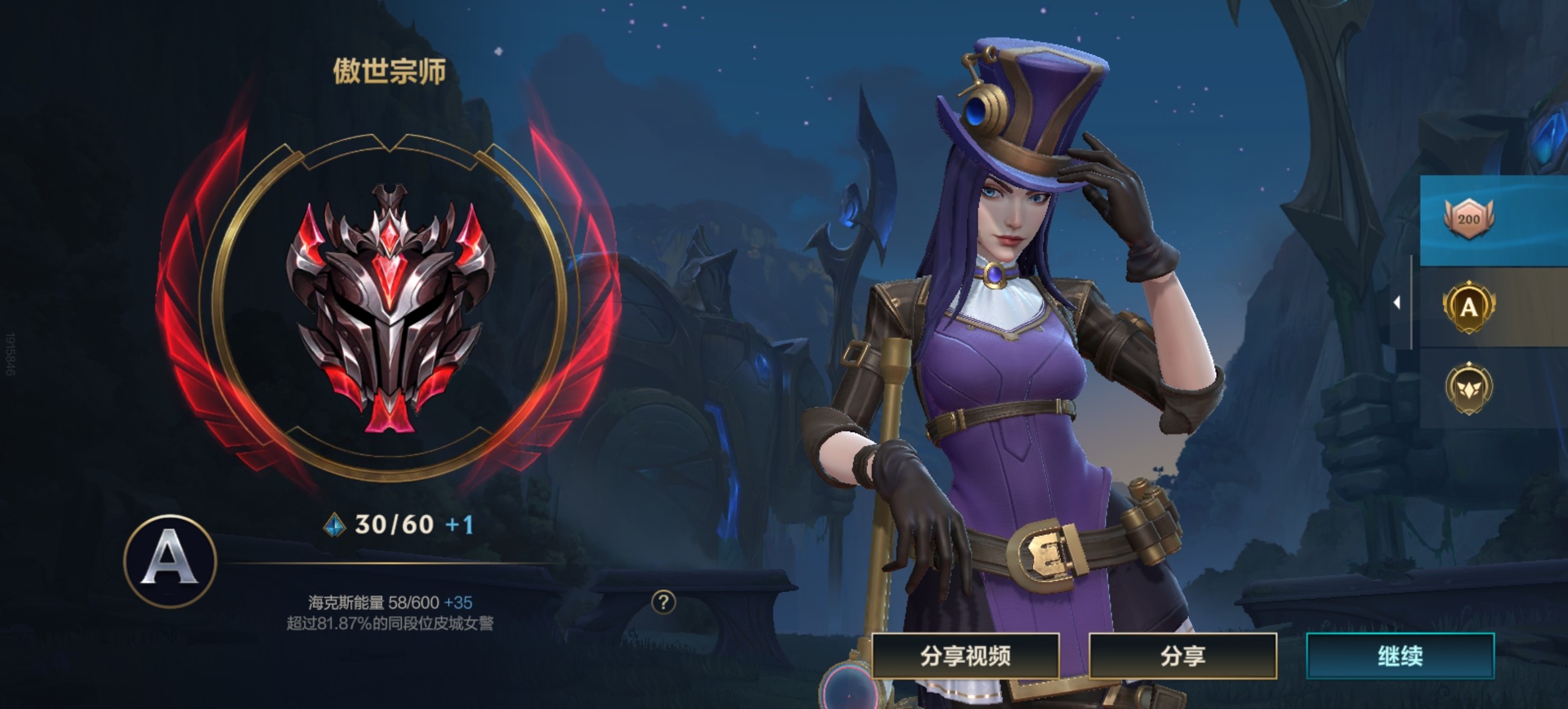Tap the large A performance grade badge
The width and height of the screenshot is (1568, 709).
tap(170, 560)
